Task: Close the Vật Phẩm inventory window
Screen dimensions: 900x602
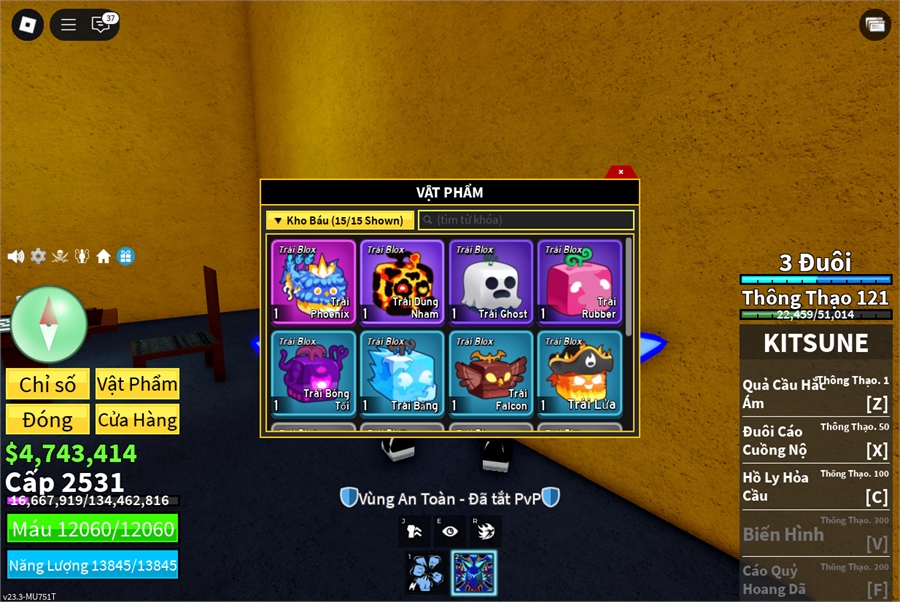Action: [621, 172]
